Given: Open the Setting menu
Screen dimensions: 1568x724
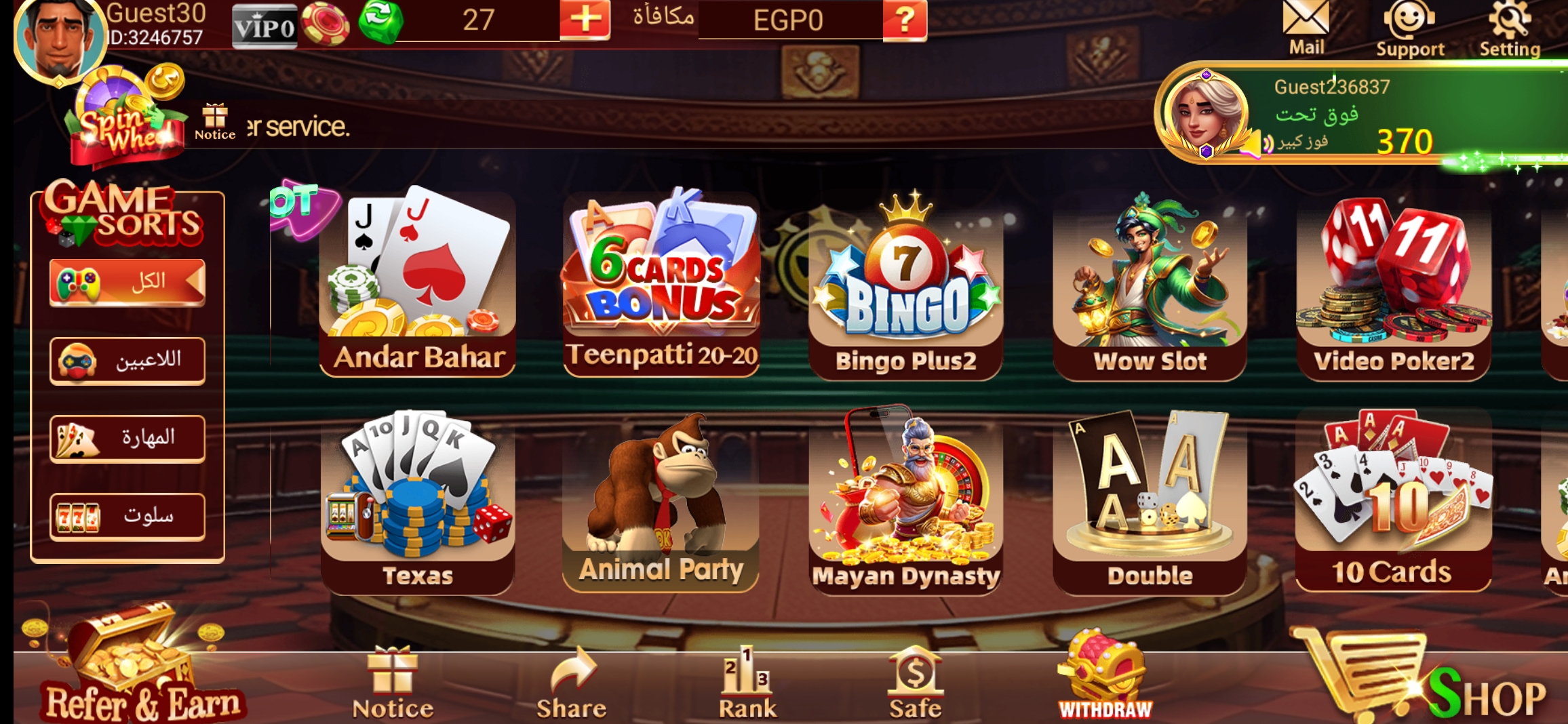Looking at the screenshot, I should click(1511, 24).
